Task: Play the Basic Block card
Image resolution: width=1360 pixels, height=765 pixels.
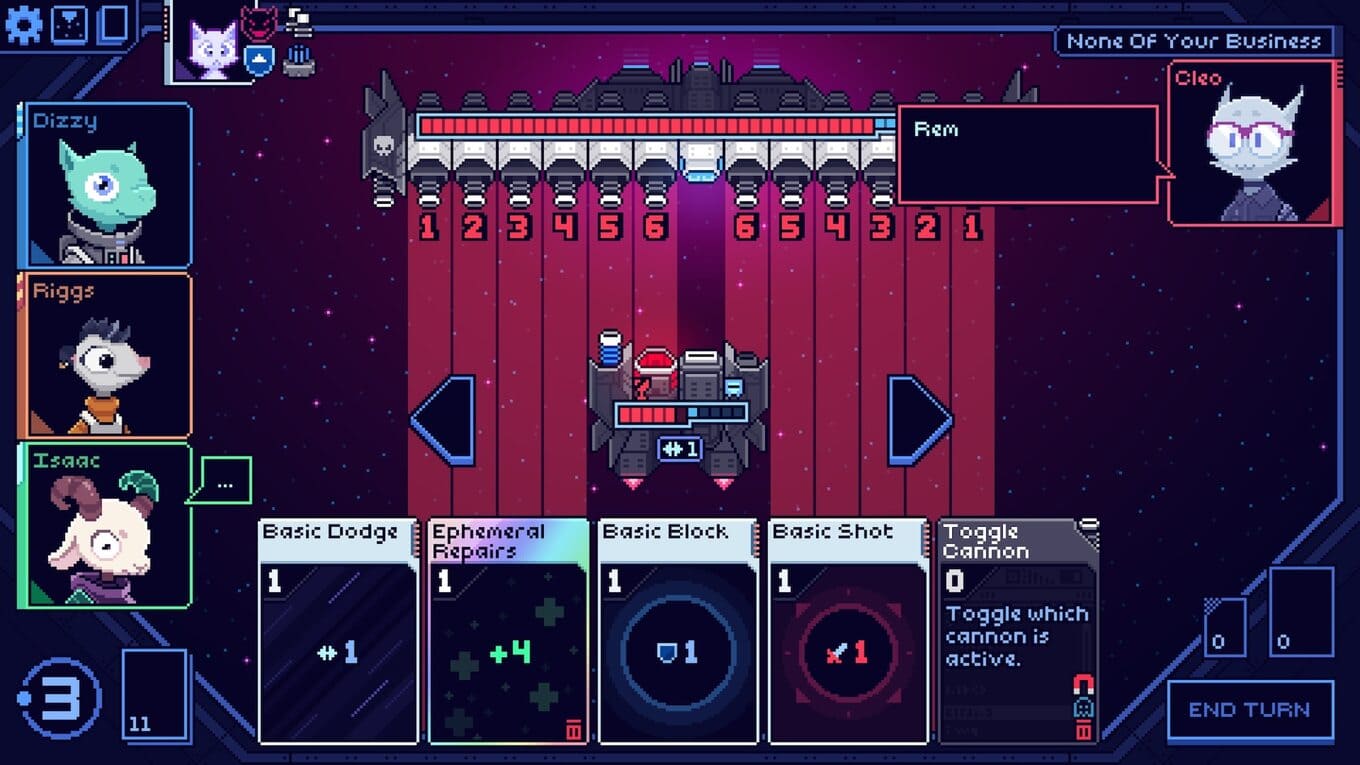Action: pyautogui.click(x=678, y=632)
